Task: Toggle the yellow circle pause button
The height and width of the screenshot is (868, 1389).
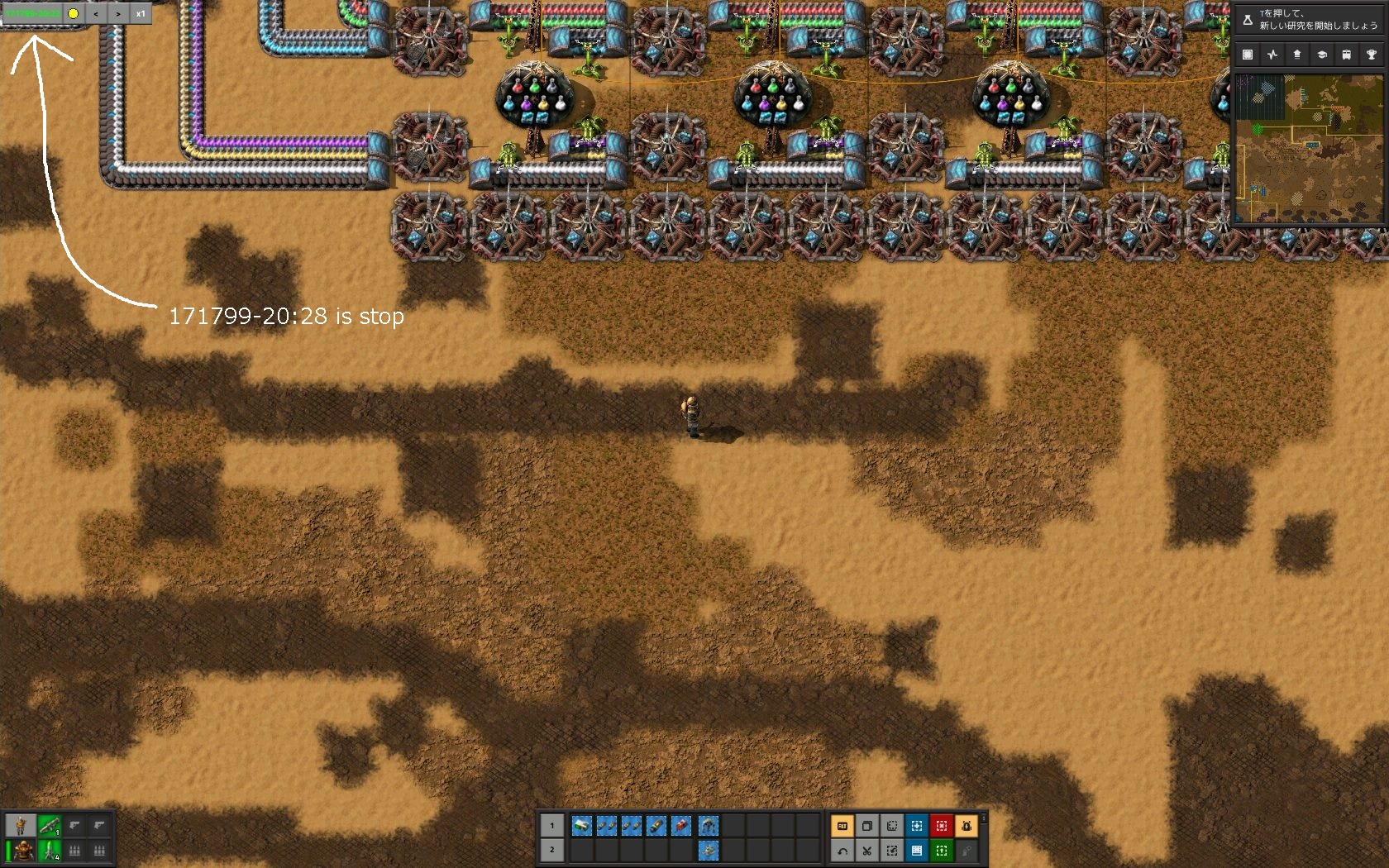Action: pos(73,13)
